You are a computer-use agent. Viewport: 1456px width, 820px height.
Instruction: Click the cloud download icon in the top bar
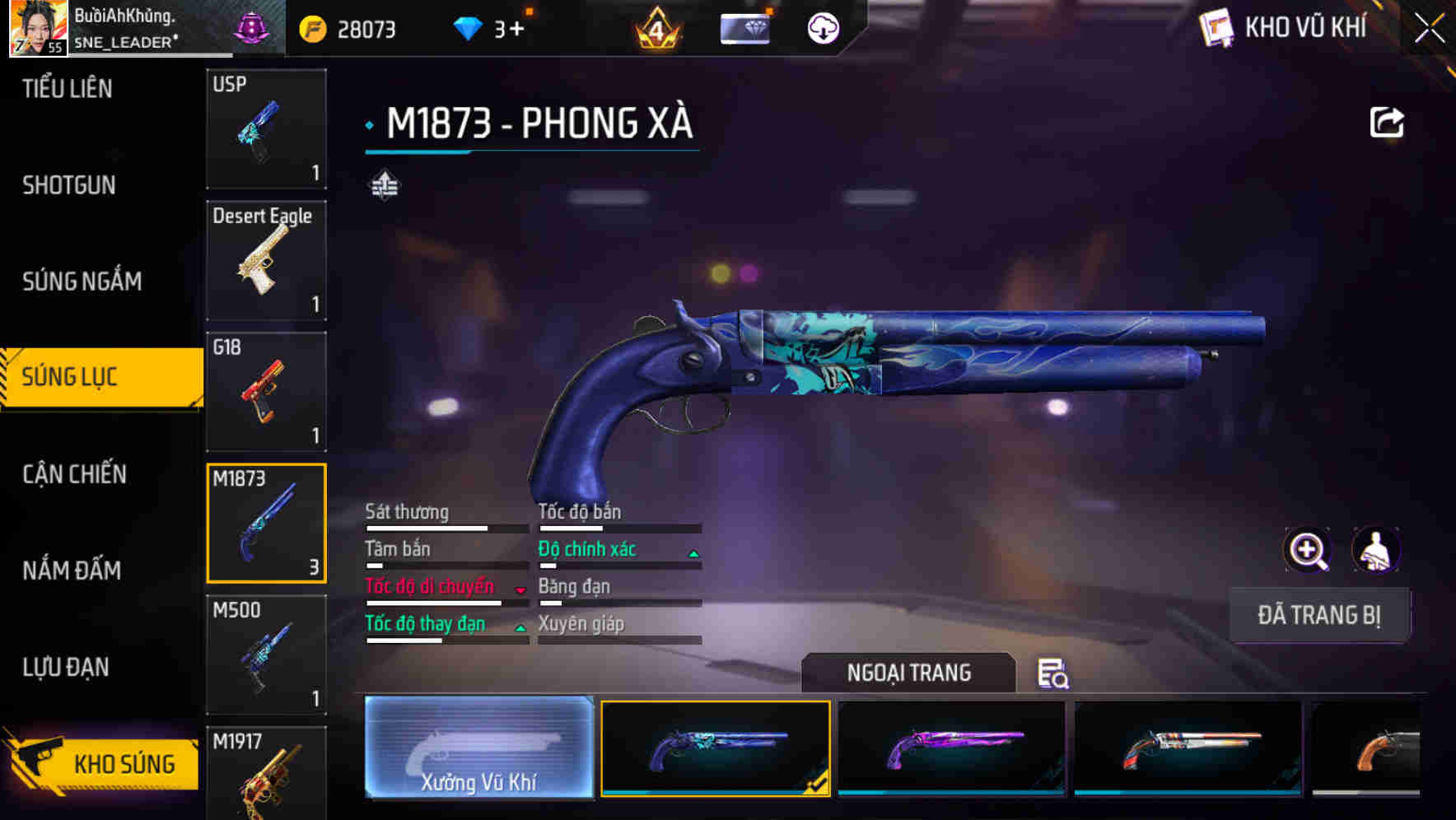pyautogui.click(x=822, y=27)
